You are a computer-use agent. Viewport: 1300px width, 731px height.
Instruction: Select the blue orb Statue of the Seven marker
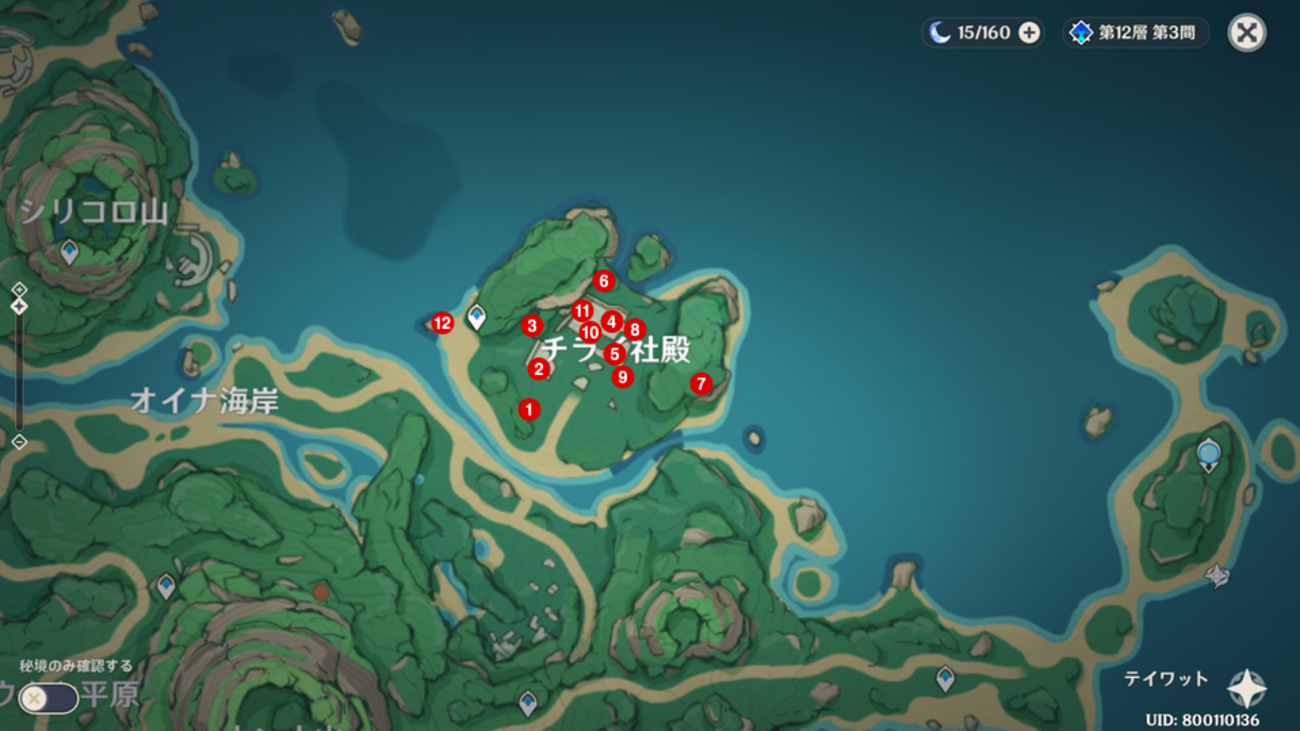1208,453
